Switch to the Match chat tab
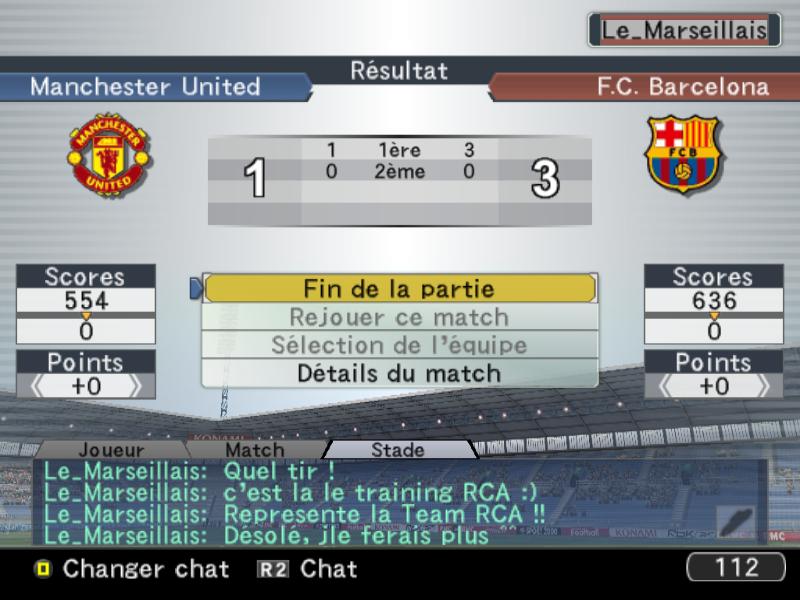Viewport: 800px width, 600px height. tap(254, 450)
